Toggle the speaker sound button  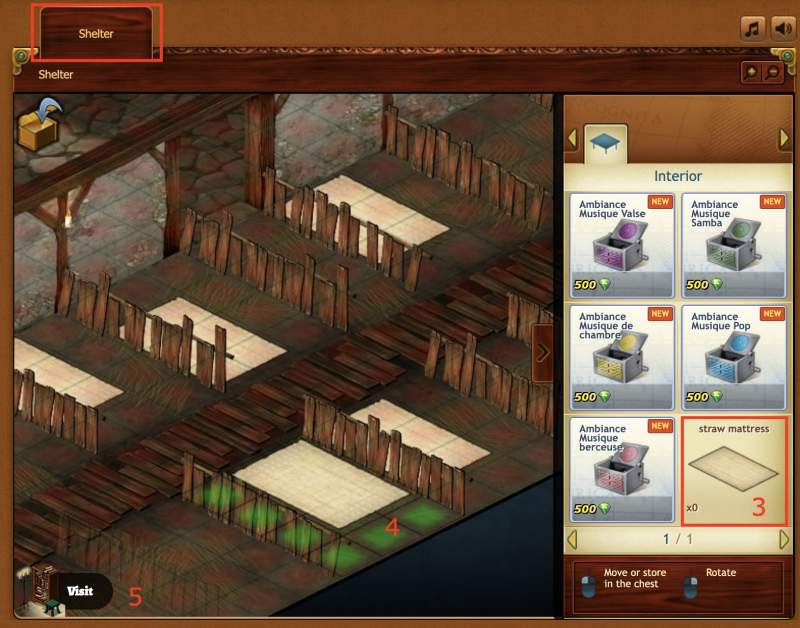[782, 28]
